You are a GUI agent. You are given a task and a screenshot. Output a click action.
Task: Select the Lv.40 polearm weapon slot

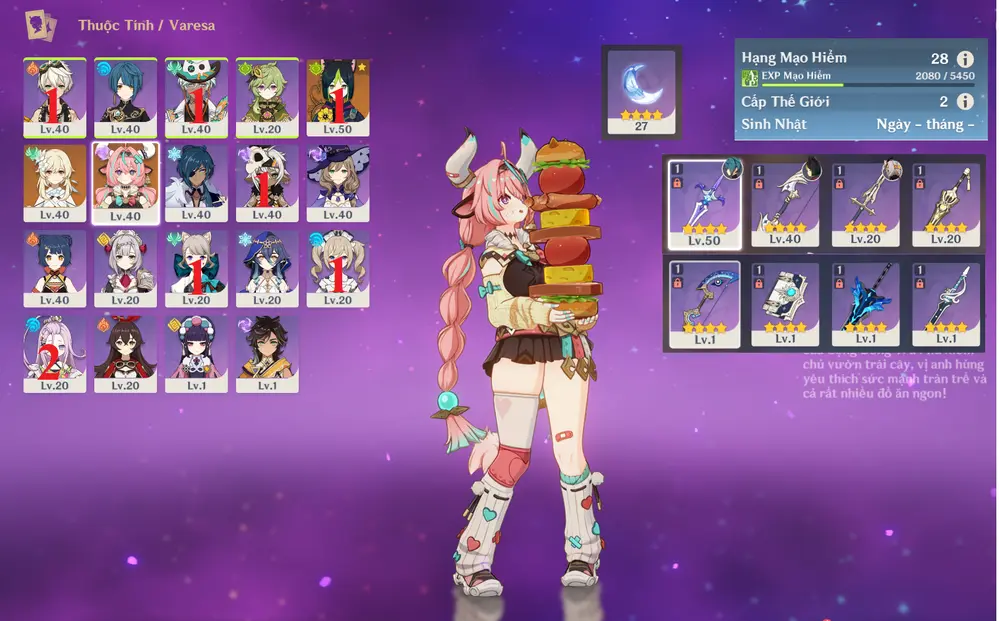[x=785, y=204]
